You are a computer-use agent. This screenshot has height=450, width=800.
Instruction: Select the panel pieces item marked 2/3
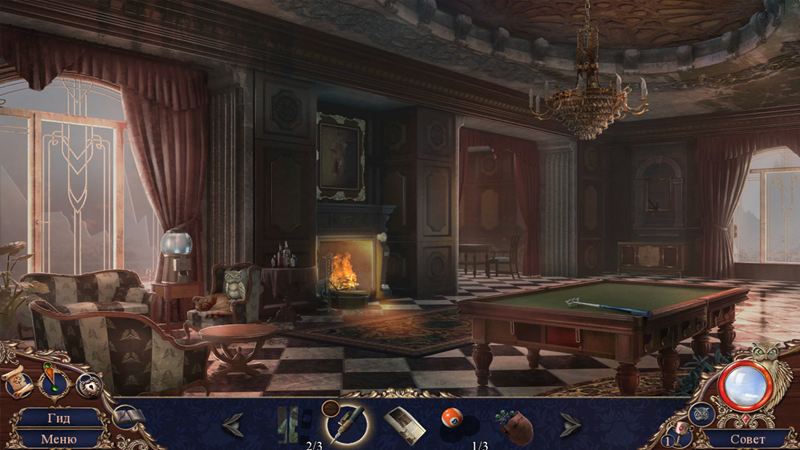(x=290, y=424)
